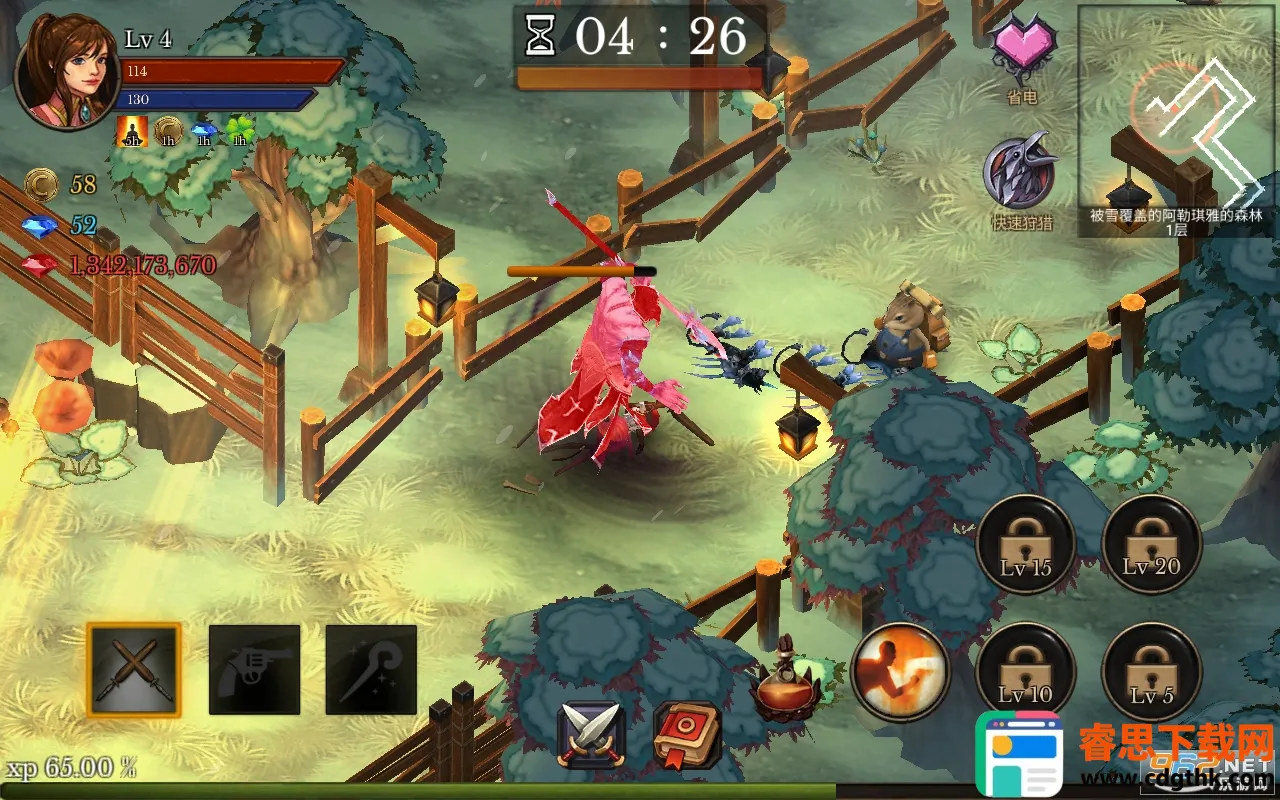
Task: Activate the fiery punch skill
Action: coord(900,671)
